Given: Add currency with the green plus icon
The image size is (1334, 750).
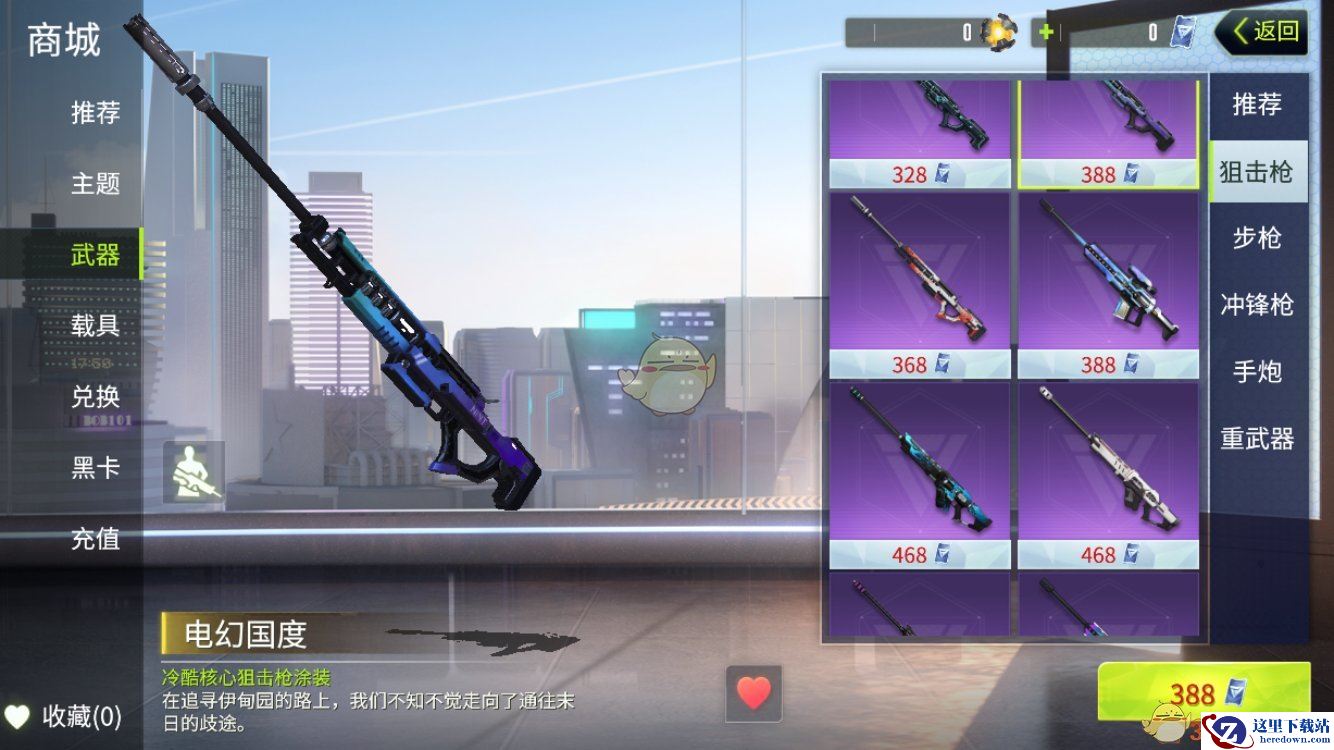Looking at the screenshot, I should pyautogui.click(x=1046, y=32).
